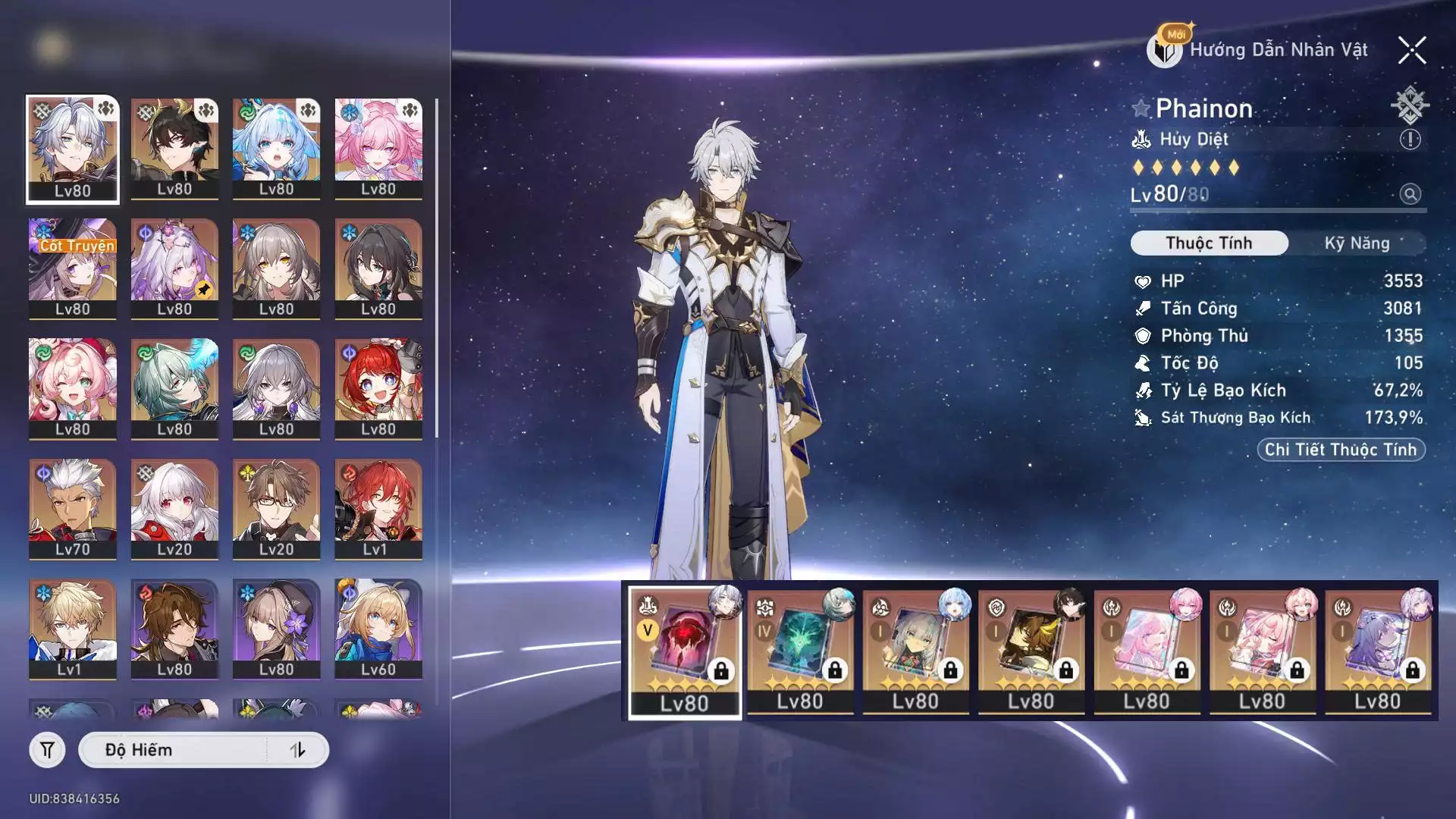Close the character screen
This screenshot has width=1456, height=819.
1412,50
